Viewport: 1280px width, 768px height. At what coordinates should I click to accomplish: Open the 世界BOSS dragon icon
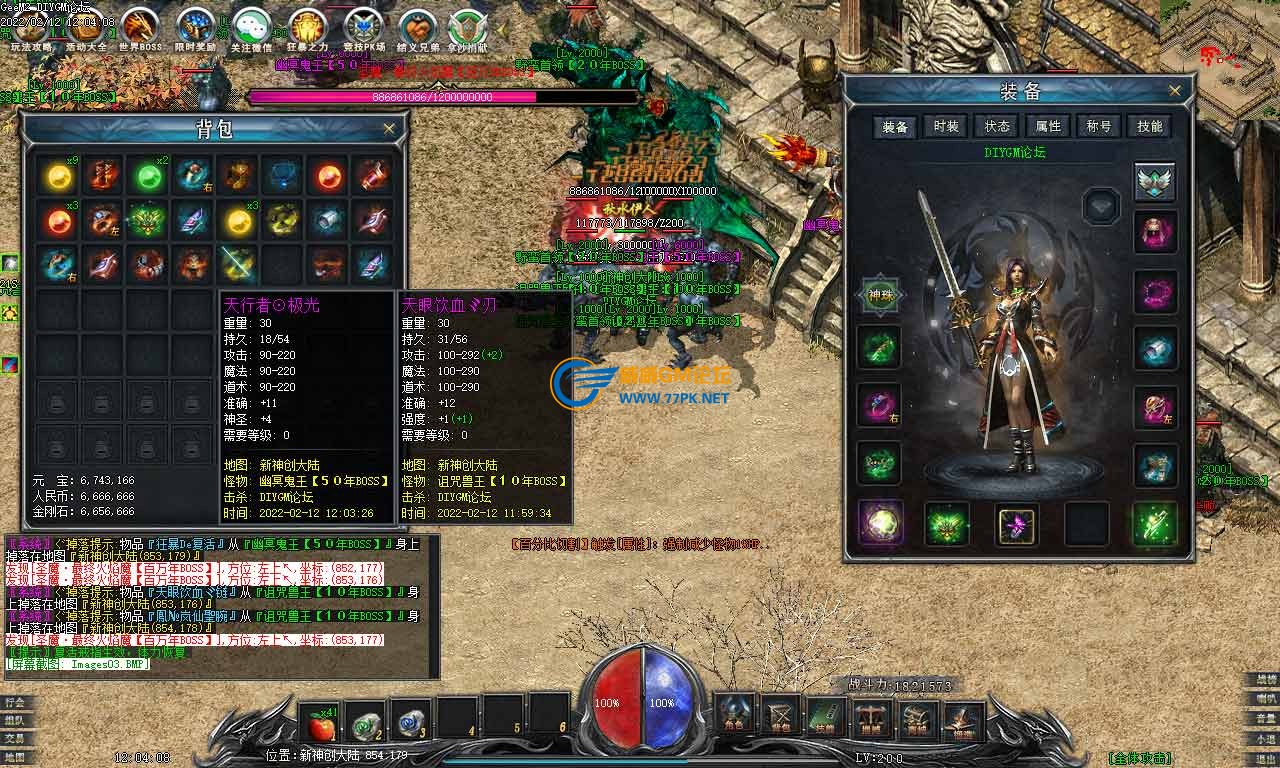point(140,27)
